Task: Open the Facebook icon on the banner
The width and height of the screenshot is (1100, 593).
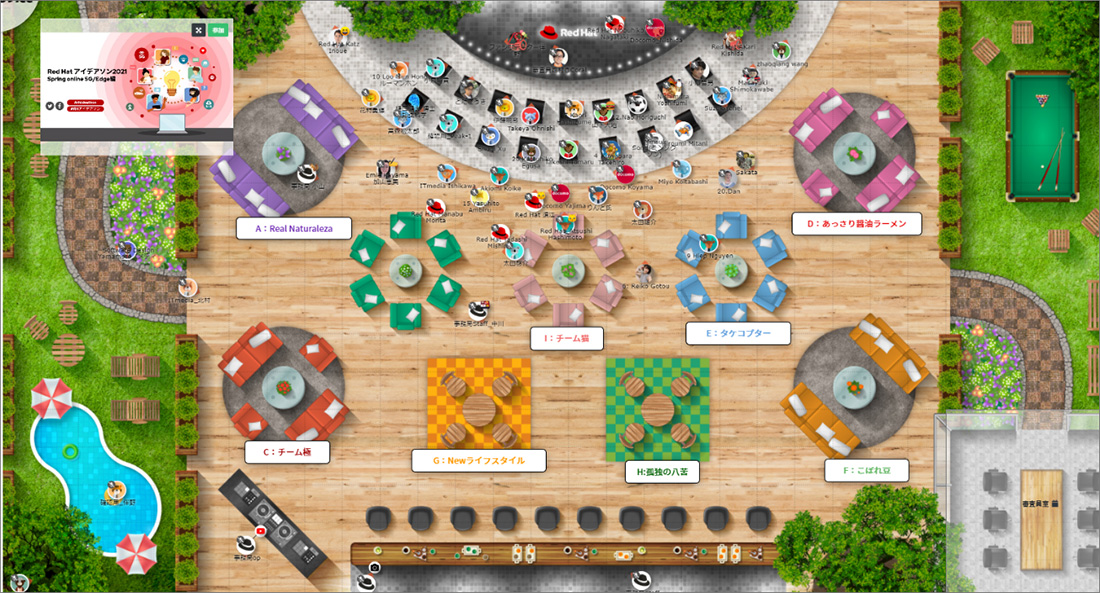Action: (60, 105)
